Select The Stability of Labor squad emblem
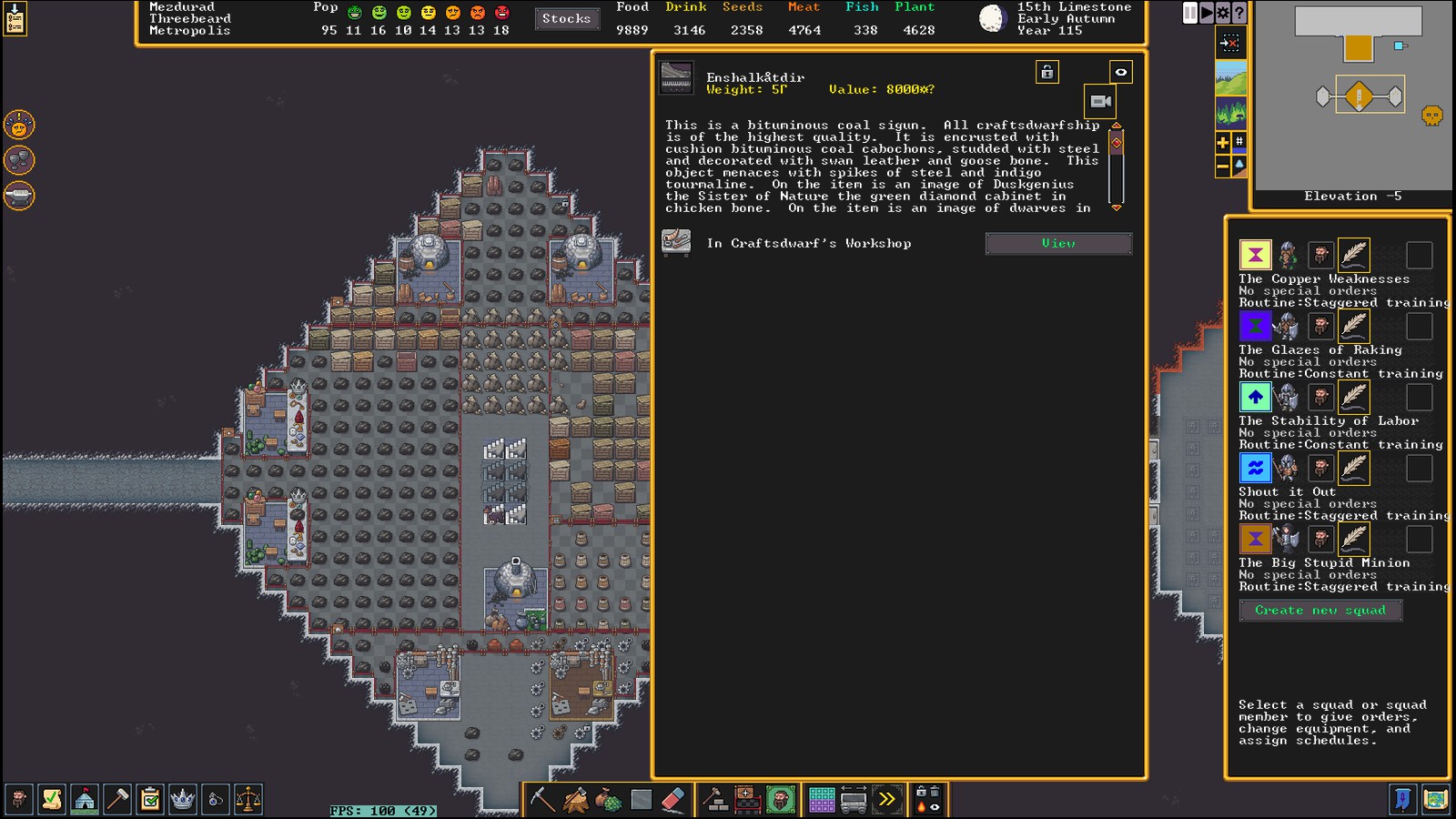 click(x=1255, y=398)
